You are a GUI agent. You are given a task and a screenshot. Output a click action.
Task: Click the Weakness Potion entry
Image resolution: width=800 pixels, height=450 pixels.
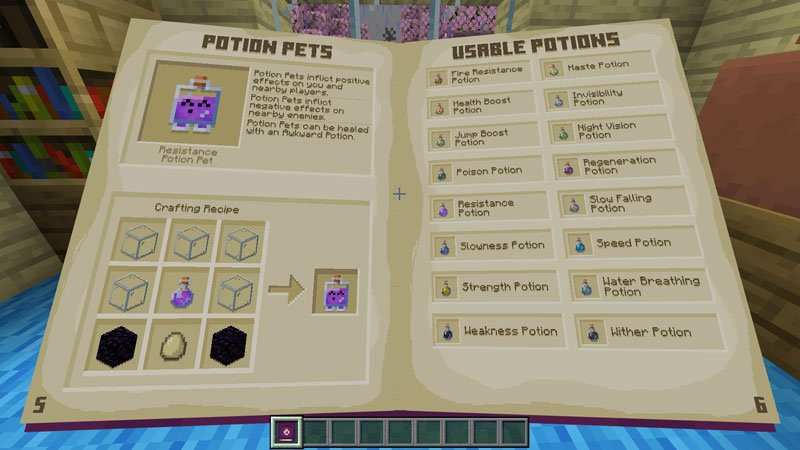click(497, 331)
